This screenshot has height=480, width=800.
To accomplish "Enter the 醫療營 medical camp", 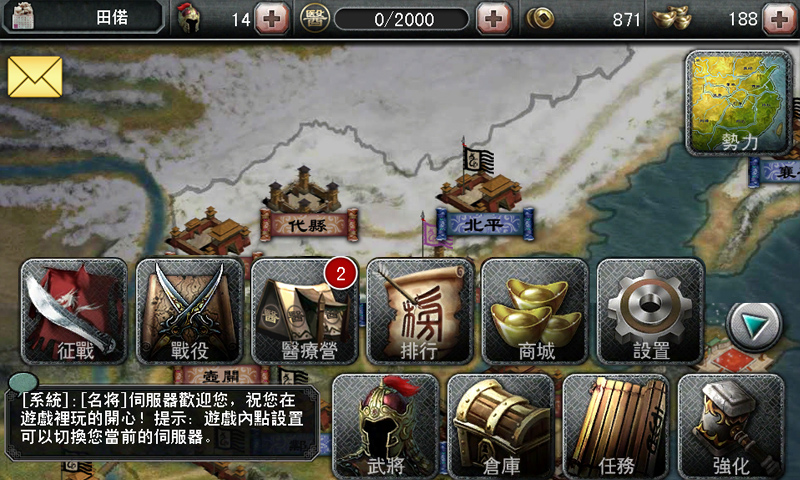I will 305,311.
